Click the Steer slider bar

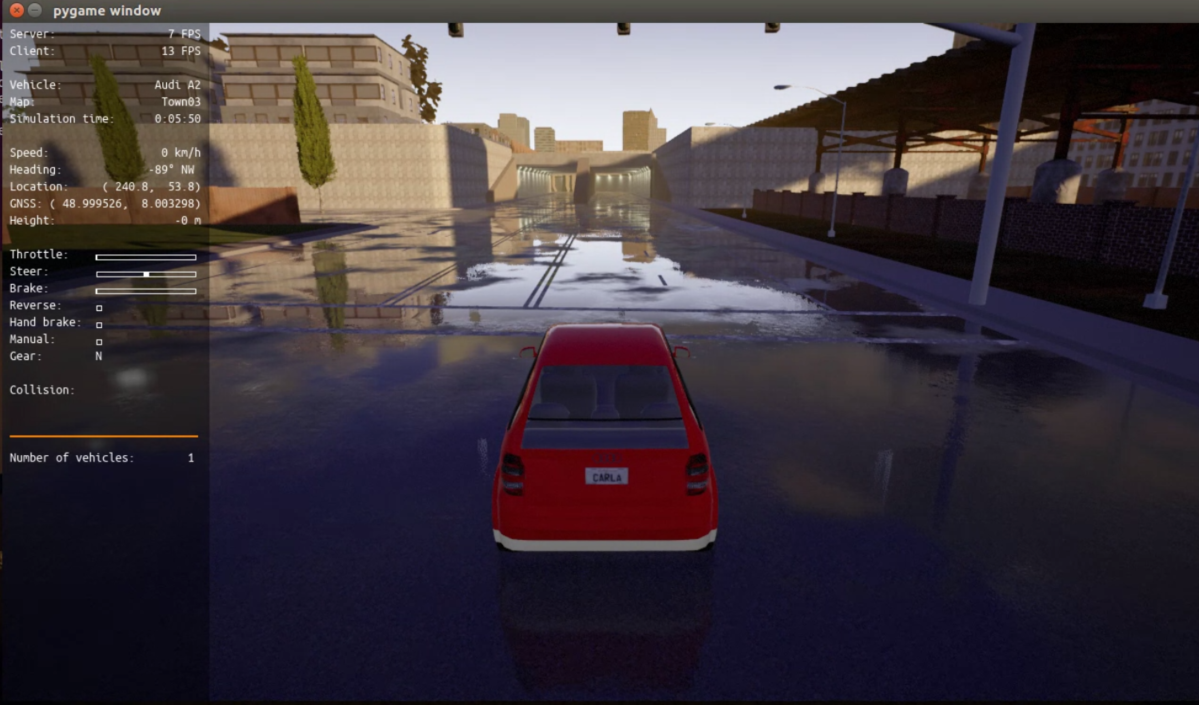(x=146, y=274)
